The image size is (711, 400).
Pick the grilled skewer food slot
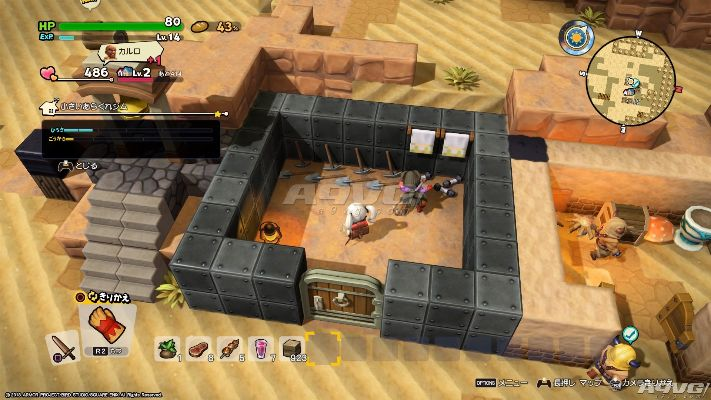(228, 347)
